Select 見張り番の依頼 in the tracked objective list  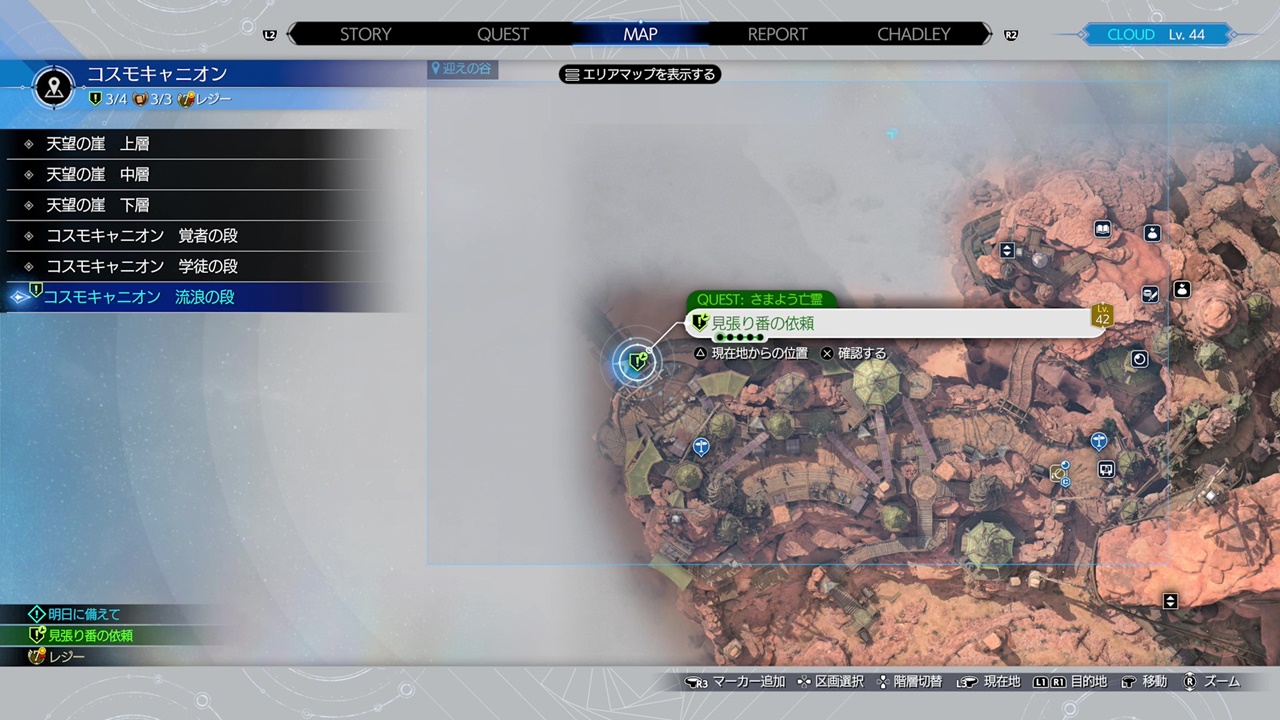[x=90, y=635]
